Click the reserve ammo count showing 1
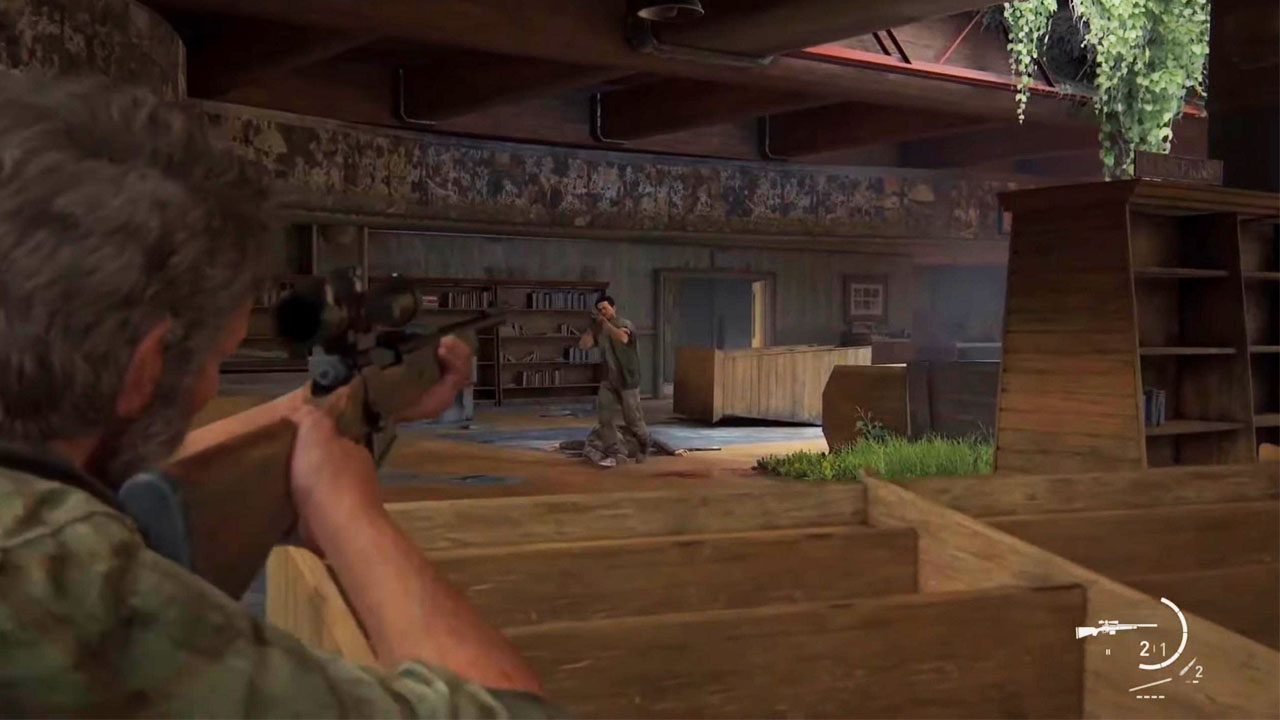Image resolution: width=1280 pixels, height=720 pixels. [x=1165, y=647]
